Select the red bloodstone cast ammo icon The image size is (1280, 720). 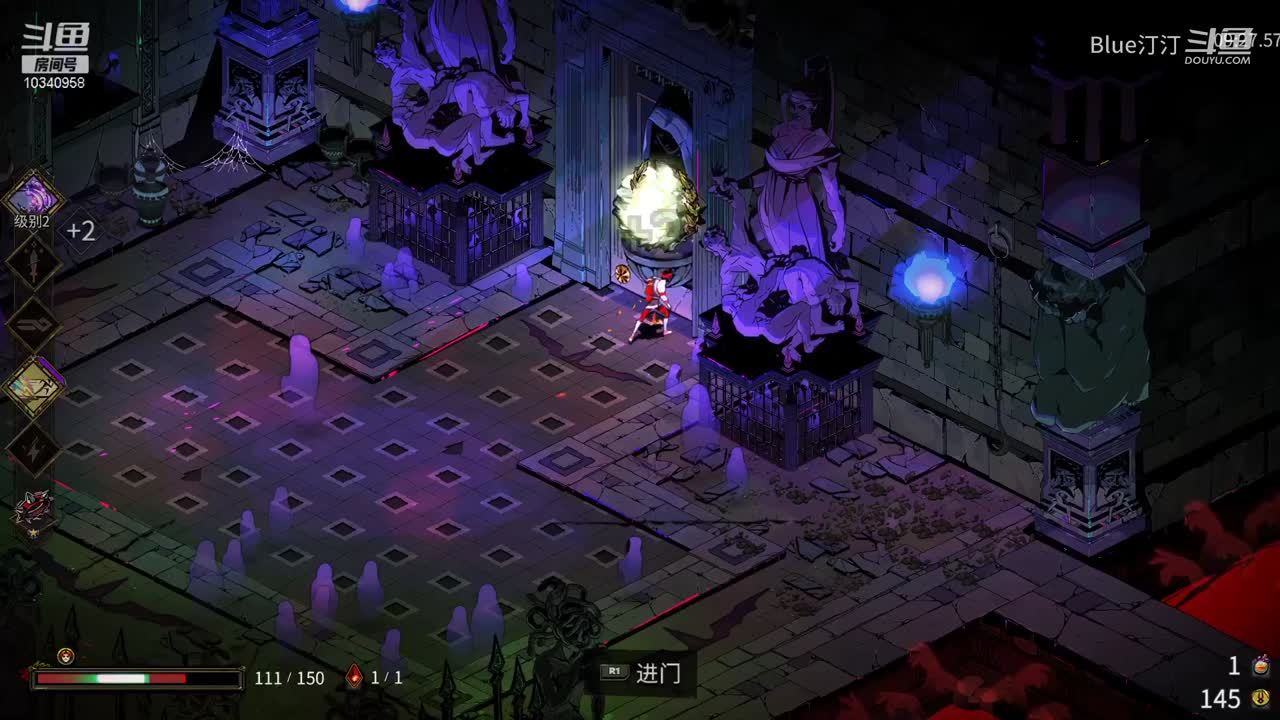(x=353, y=677)
